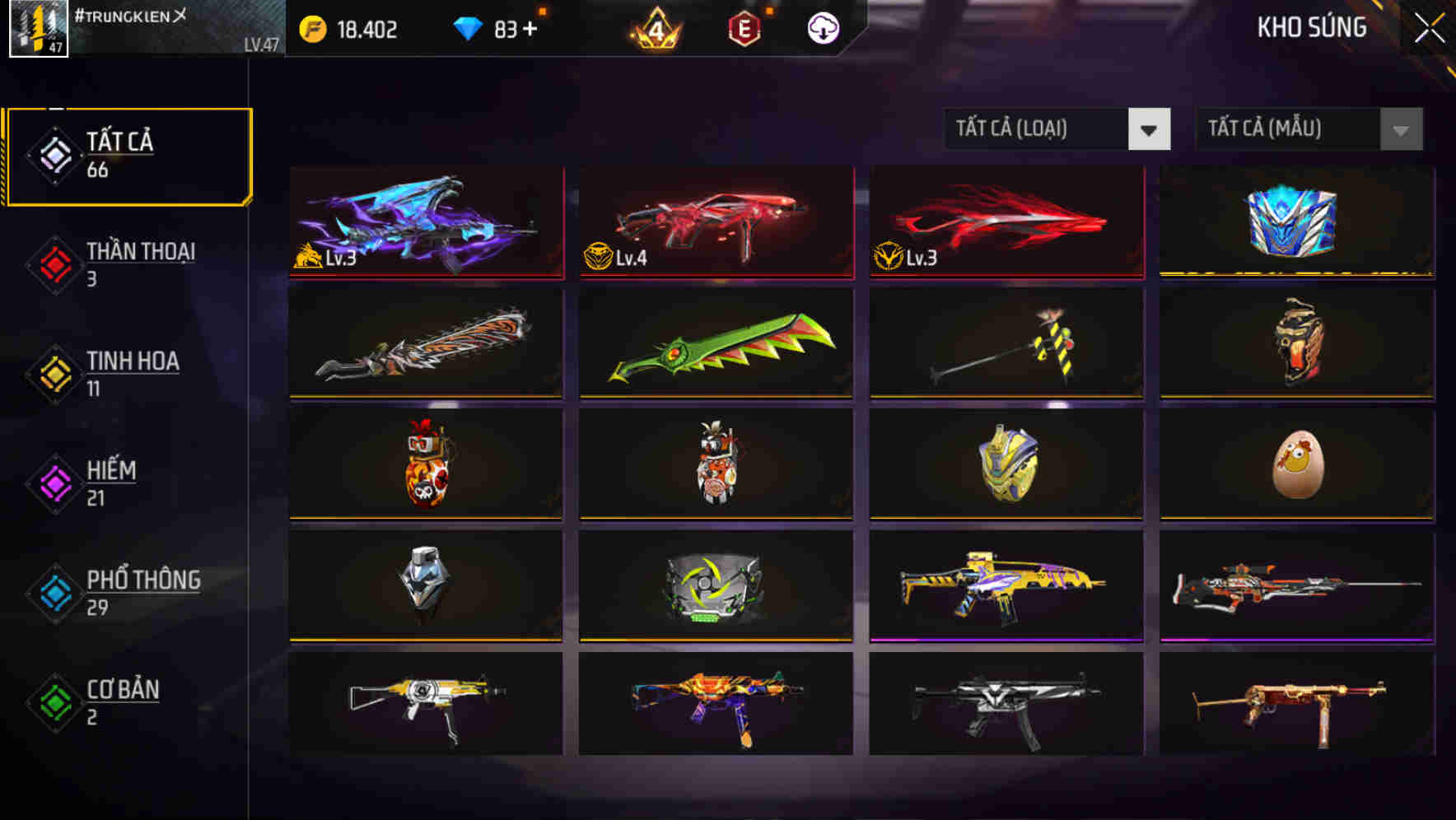Select the red Thần Thoại rarity filter icon
This screenshot has width=1456, height=820.
click(51, 263)
